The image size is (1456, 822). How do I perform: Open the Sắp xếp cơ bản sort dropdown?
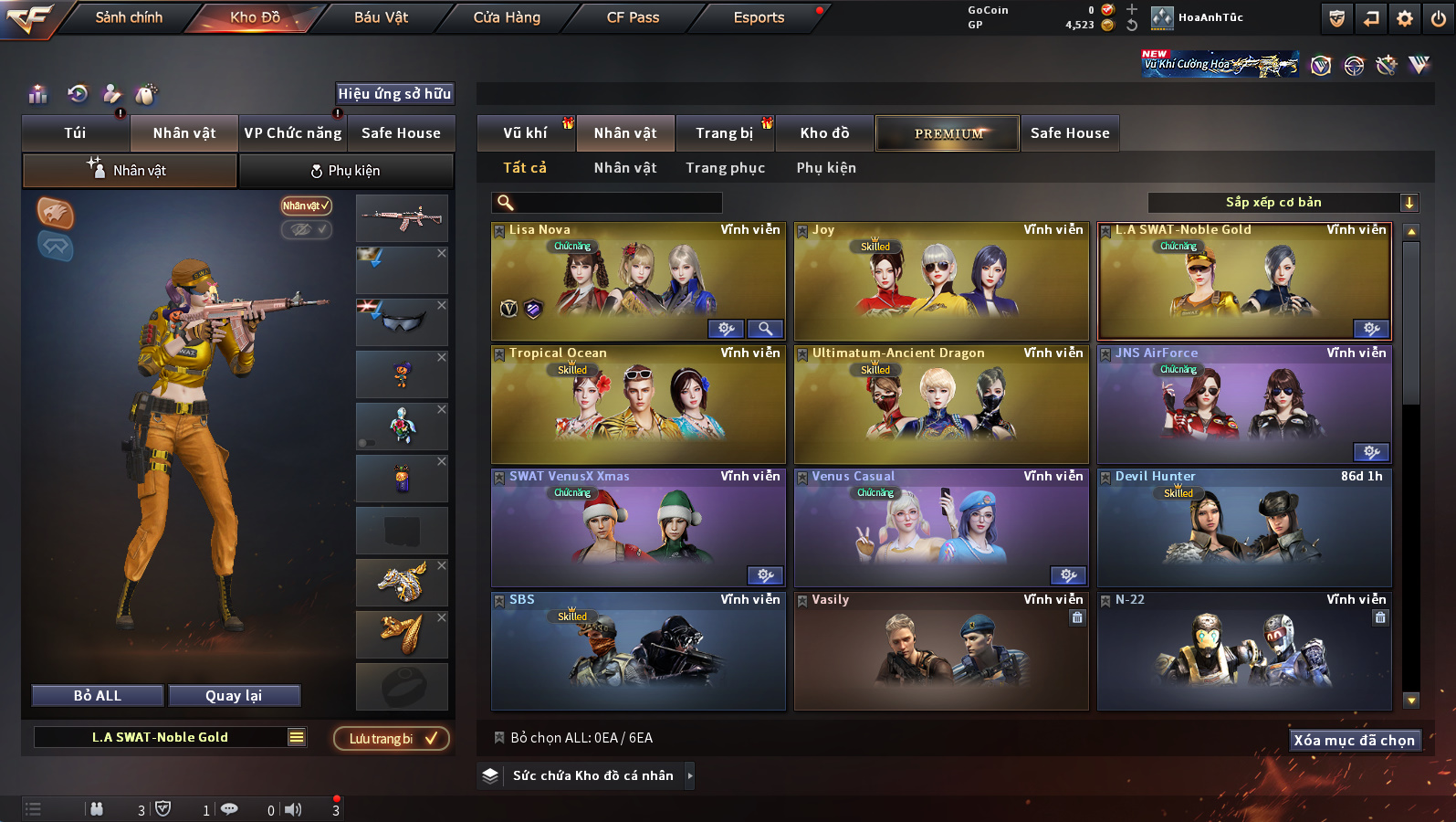(1282, 203)
